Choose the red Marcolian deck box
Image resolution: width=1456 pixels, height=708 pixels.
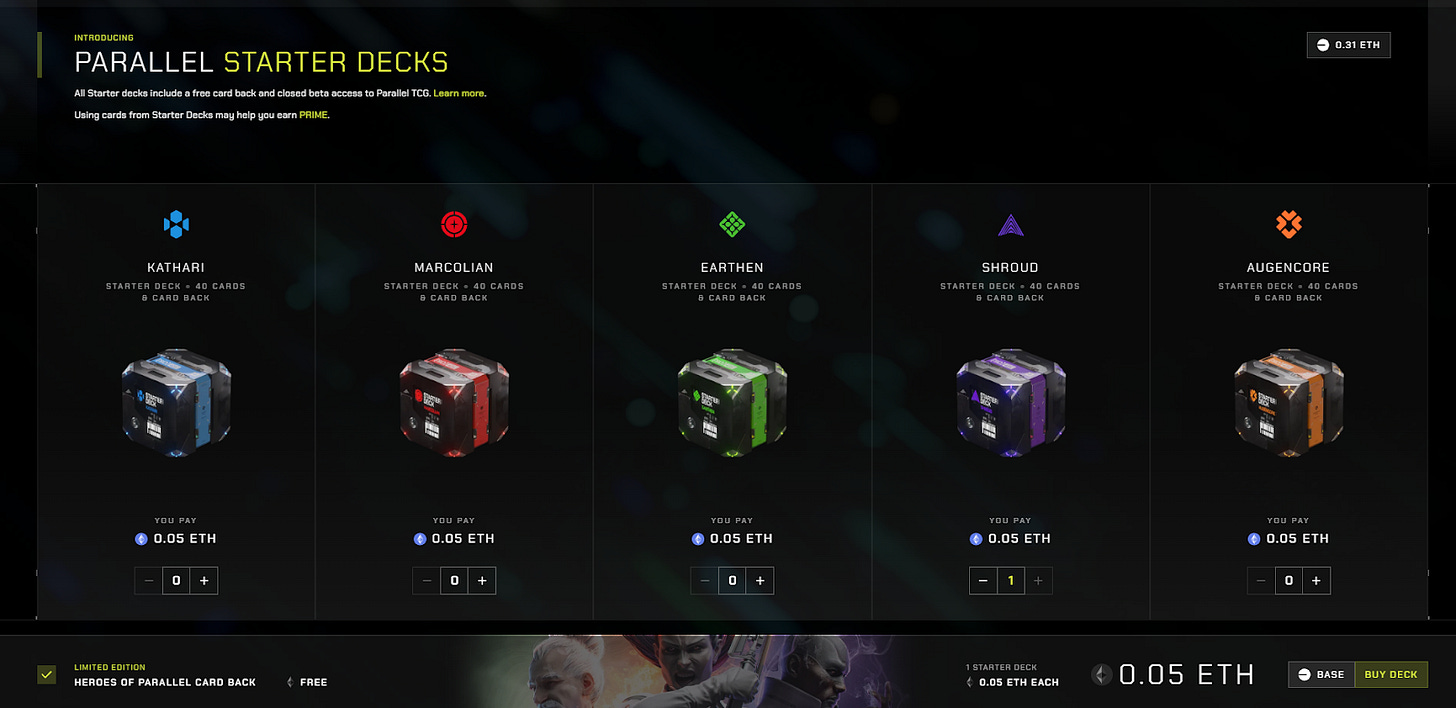[454, 402]
